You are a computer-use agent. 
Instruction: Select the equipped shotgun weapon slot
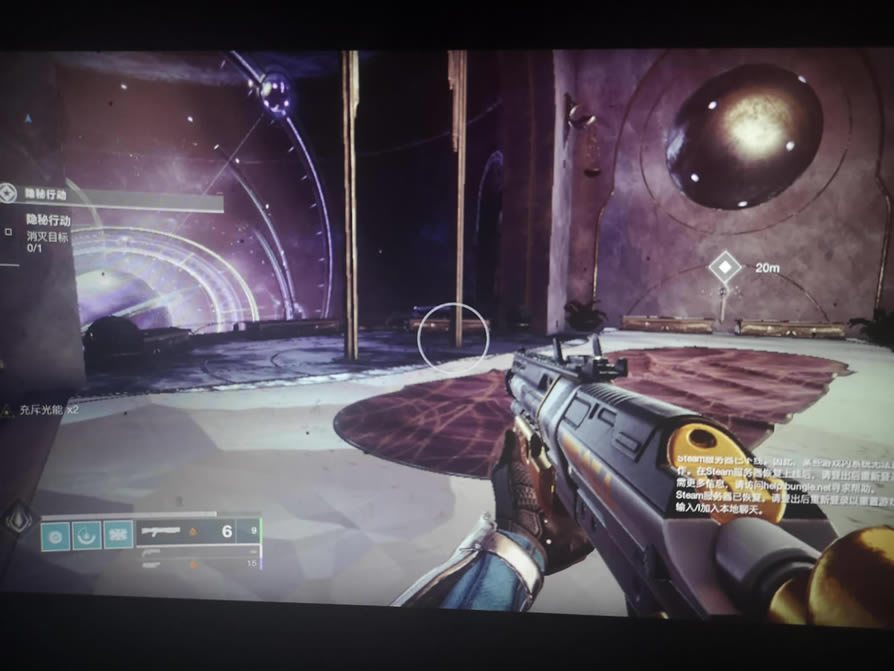pos(198,531)
